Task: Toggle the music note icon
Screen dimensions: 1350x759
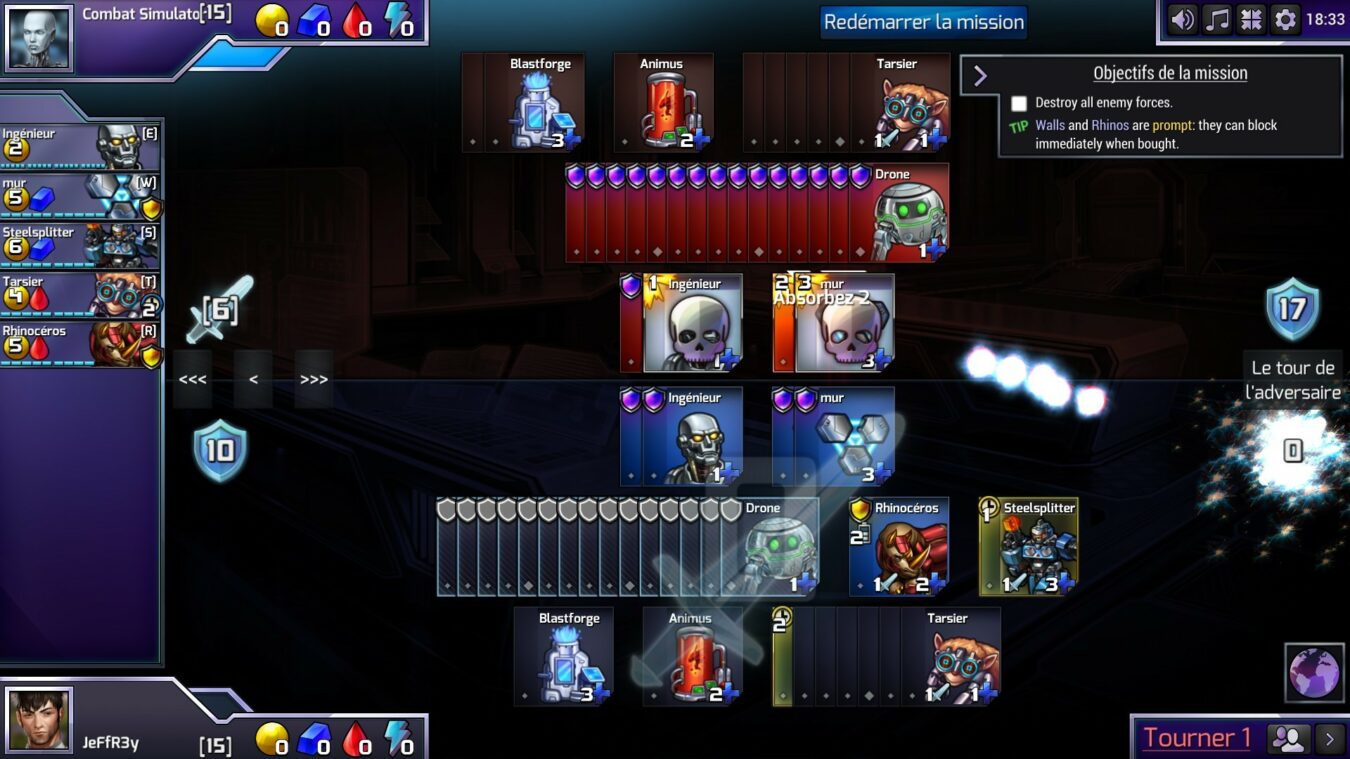Action: point(1217,20)
